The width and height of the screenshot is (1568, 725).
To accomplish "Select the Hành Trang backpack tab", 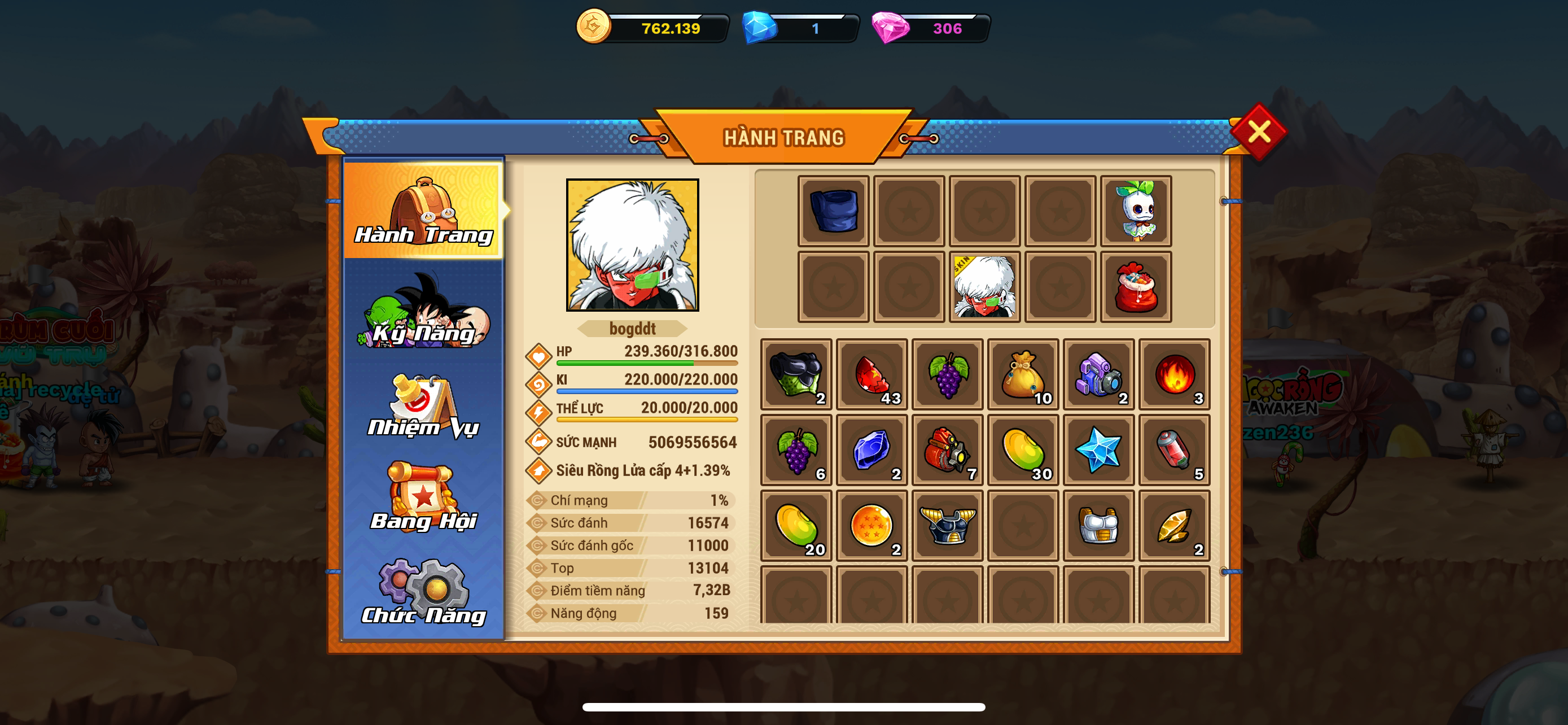I will [424, 209].
